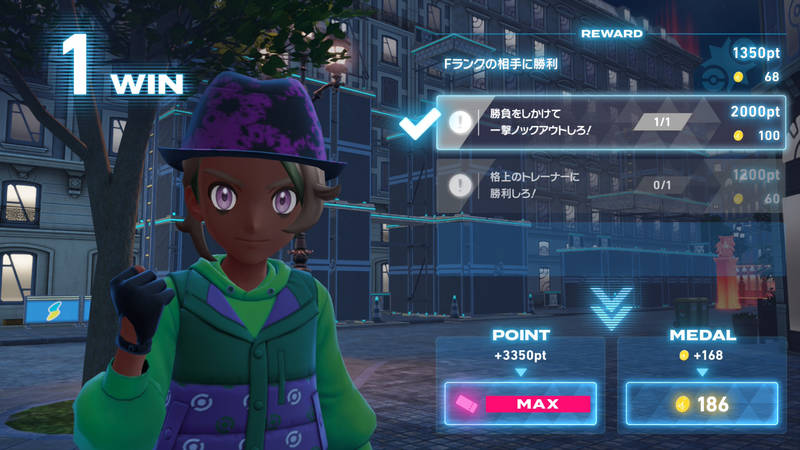
Task: Select the unfinished 格上のトレーナー mission row
Action: point(610,185)
